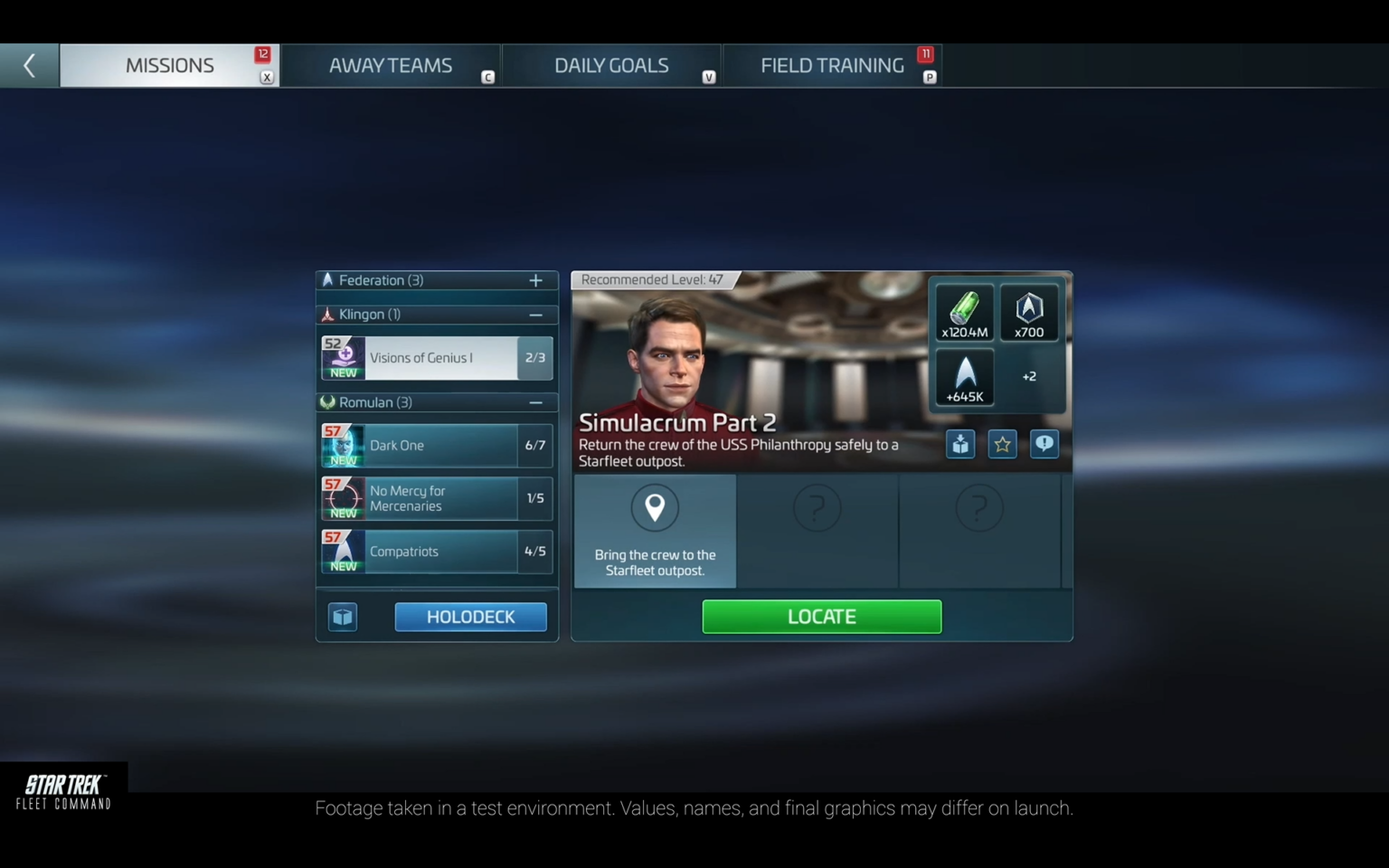
Task: Select the Missions tab
Action: [169, 65]
